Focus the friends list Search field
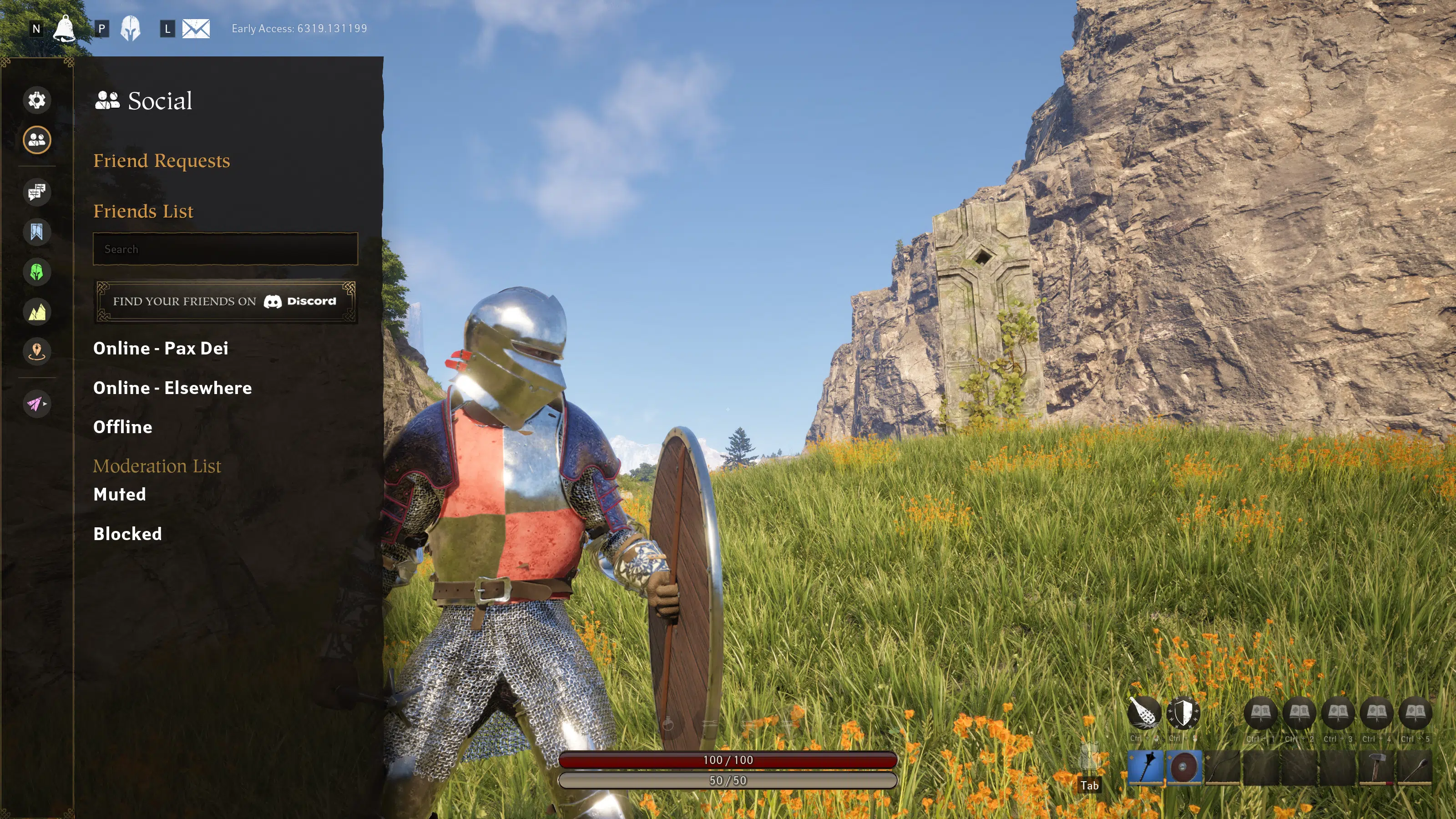The image size is (1456, 819). (x=225, y=249)
